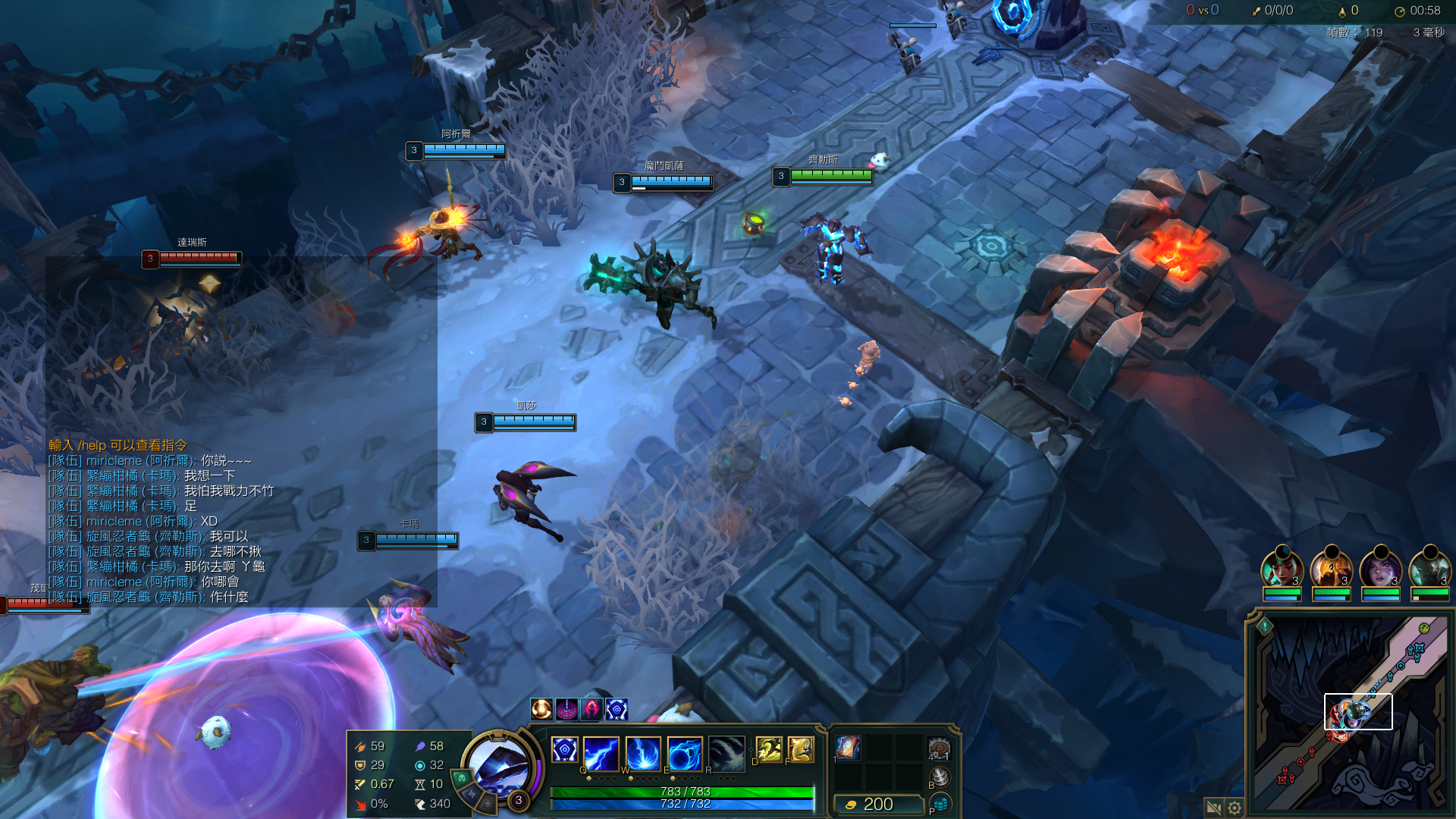
Task: Click the Recall button marked B
Action: (940, 777)
